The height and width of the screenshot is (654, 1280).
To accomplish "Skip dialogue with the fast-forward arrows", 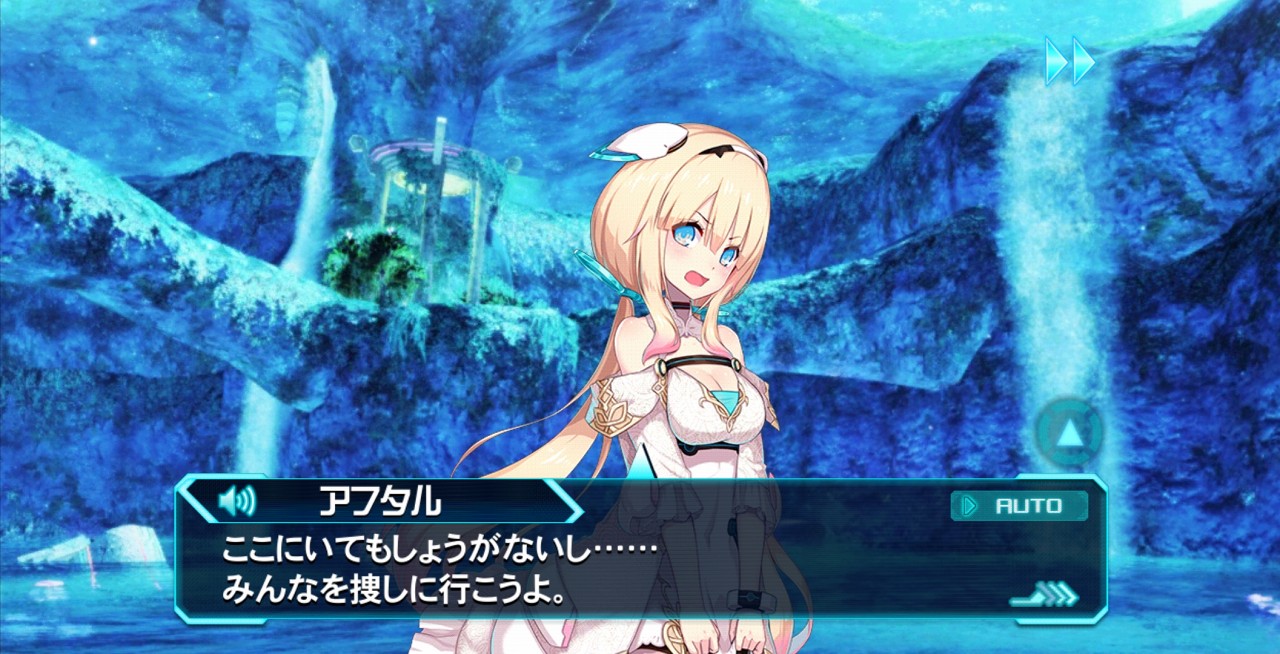I will coord(1070,61).
